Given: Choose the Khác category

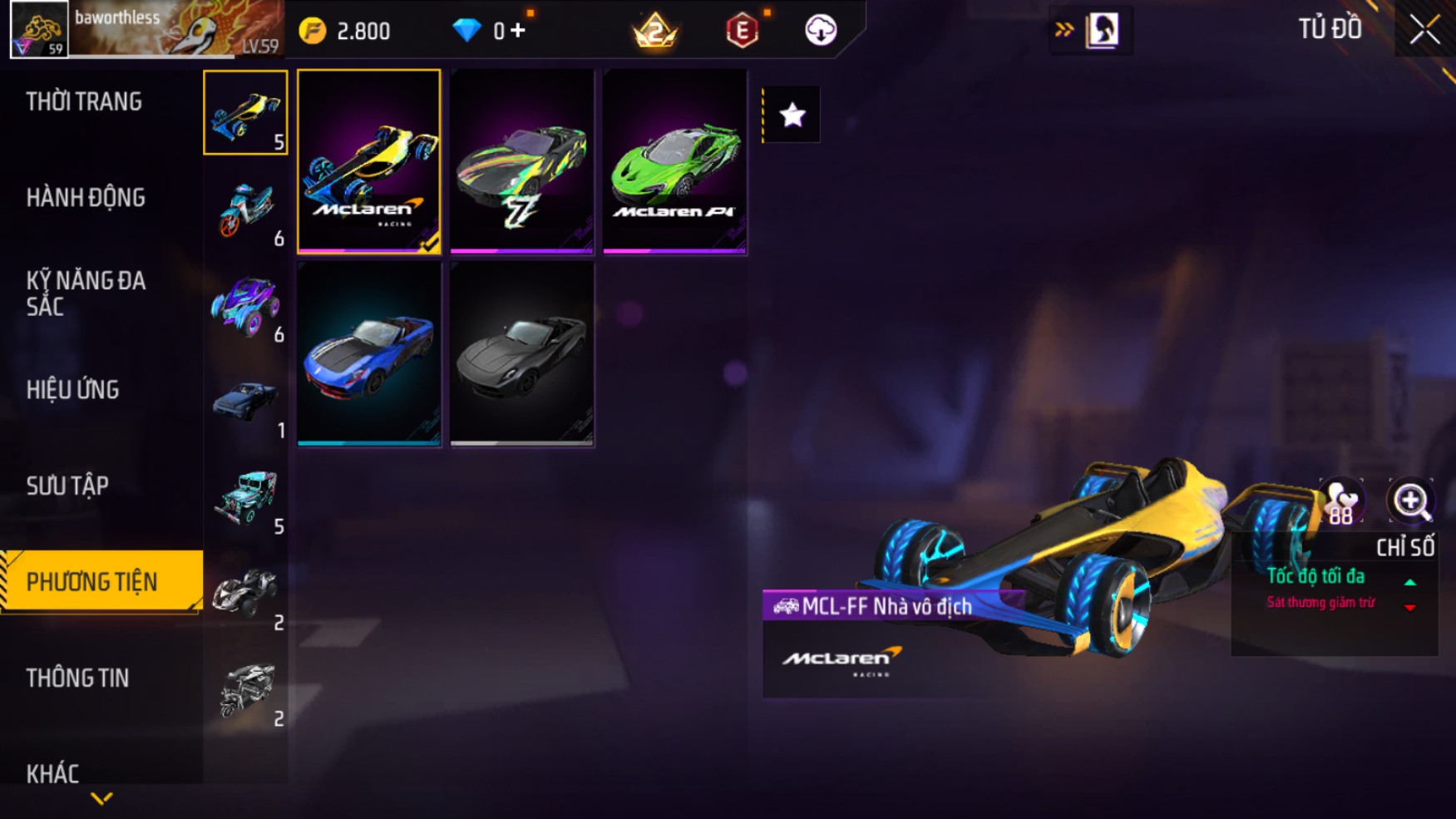Looking at the screenshot, I should [x=52, y=774].
